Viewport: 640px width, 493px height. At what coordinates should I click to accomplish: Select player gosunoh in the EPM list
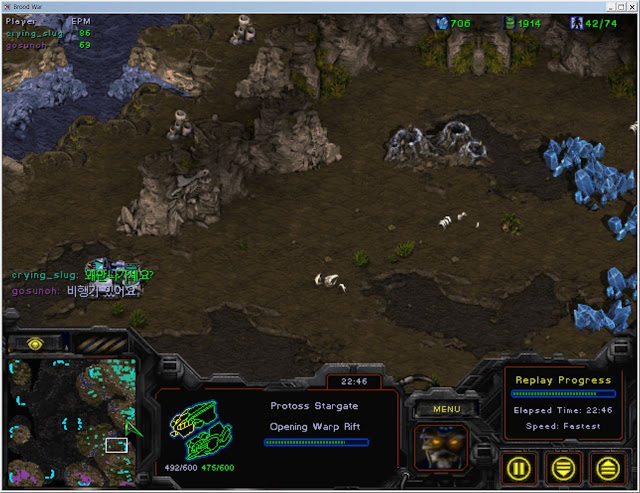[x=27, y=45]
